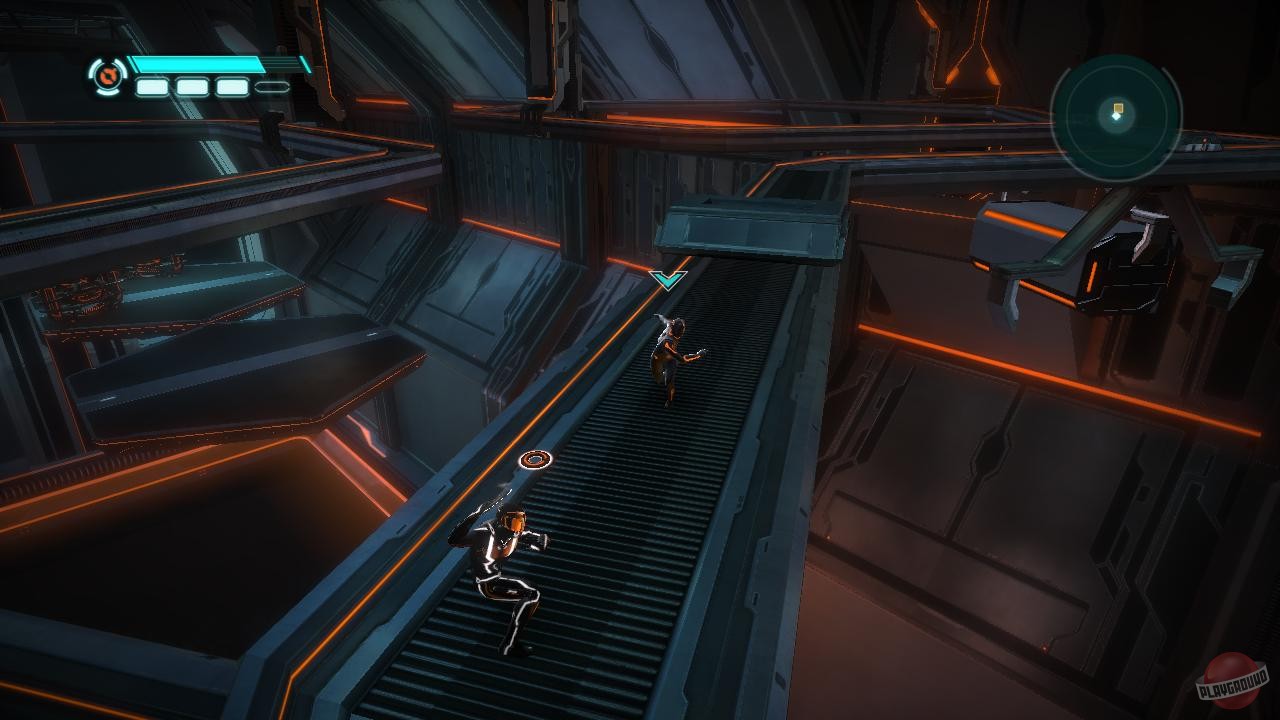The height and width of the screenshot is (720, 1280).
Task: Toggle the first energy cell segment
Action: coord(153,87)
